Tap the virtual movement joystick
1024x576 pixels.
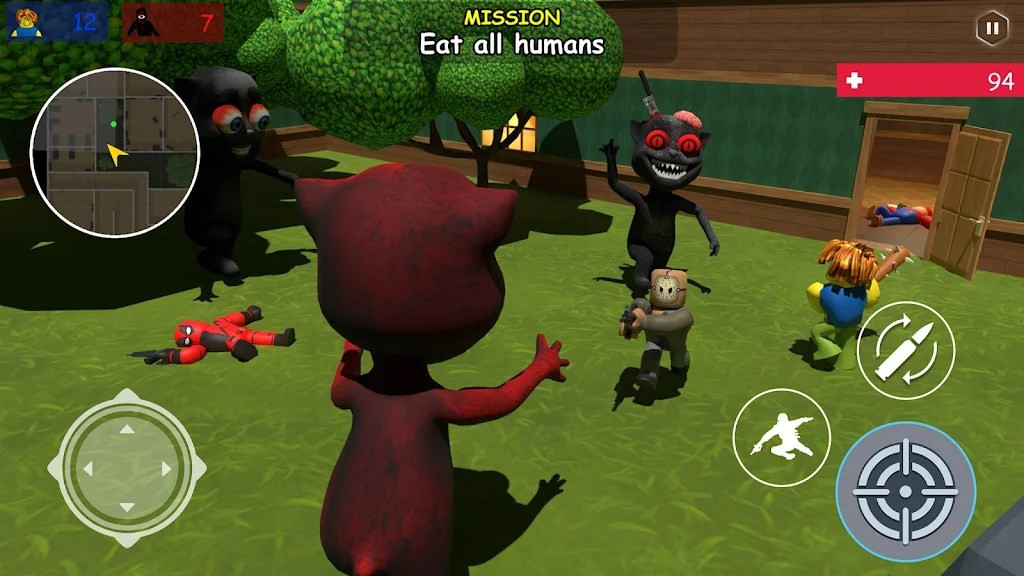[x=127, y=468]
